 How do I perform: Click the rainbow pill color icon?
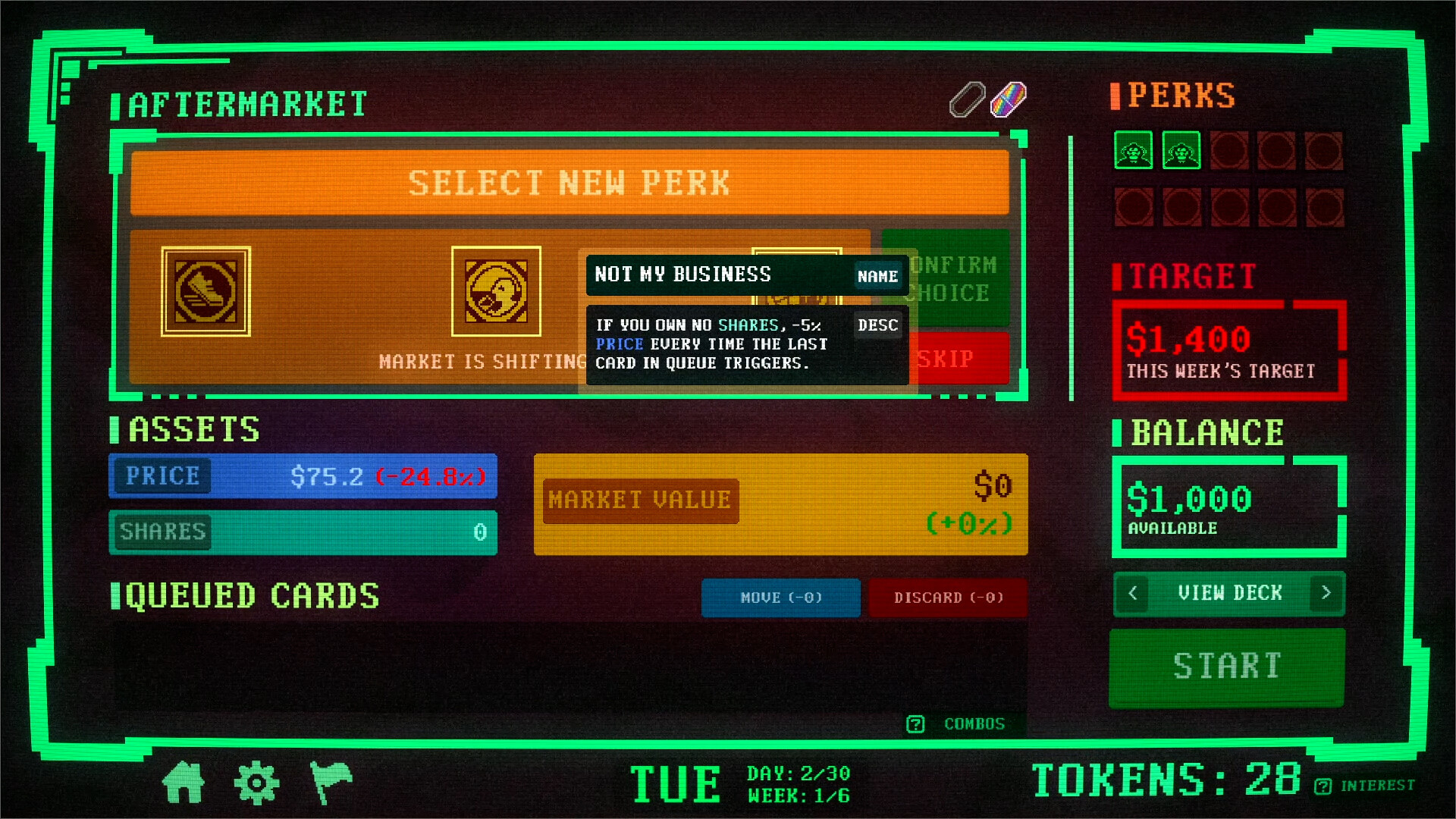(x=1009, y=99)
